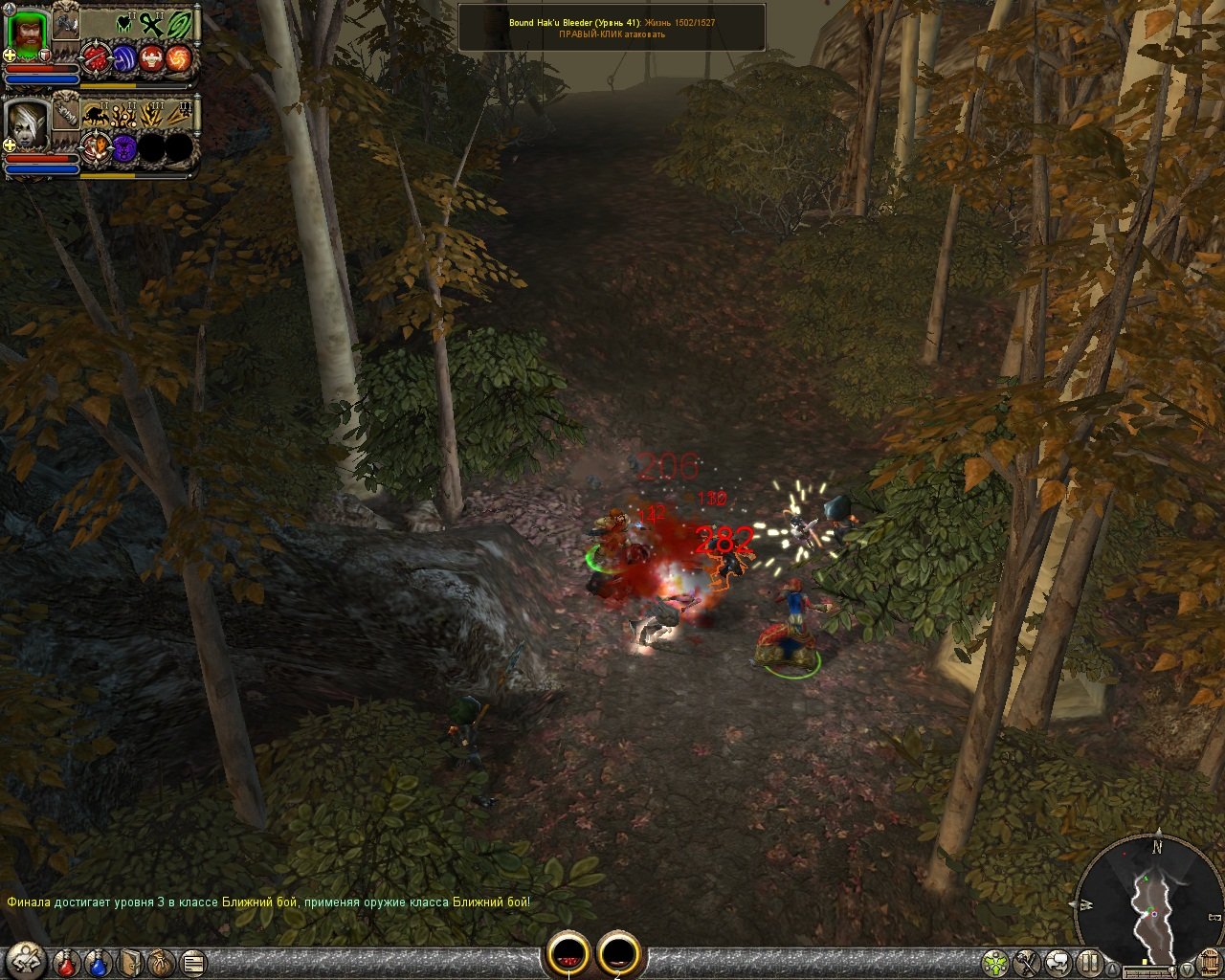Screen dimensions: 1225x980
Task: Activate the red flexing strongman power
Action: (151, 59)
